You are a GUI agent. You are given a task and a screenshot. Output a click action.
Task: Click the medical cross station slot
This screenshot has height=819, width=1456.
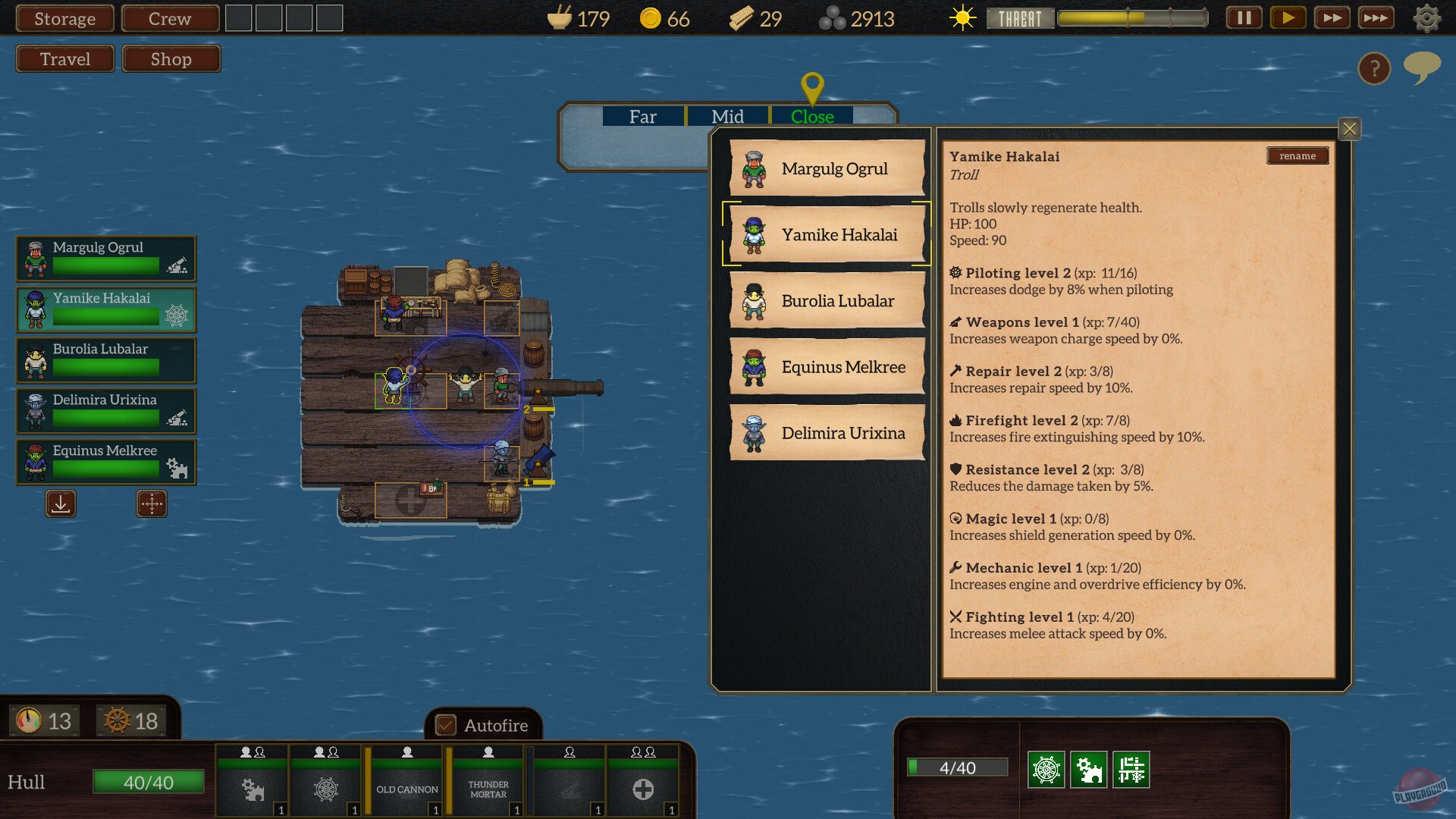tap(642, 789)
